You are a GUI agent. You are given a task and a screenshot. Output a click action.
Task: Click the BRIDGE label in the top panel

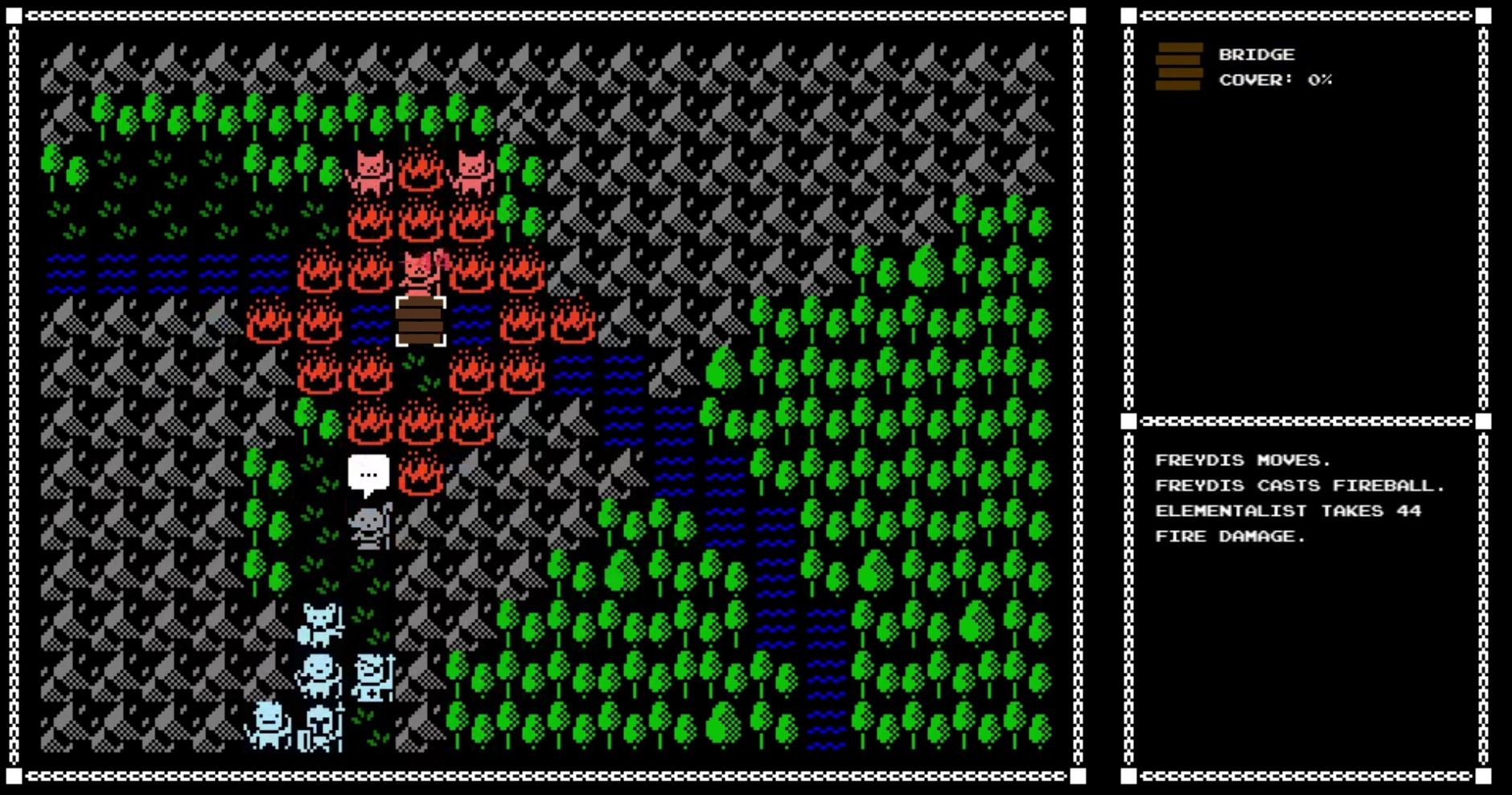click(1257, 54)
